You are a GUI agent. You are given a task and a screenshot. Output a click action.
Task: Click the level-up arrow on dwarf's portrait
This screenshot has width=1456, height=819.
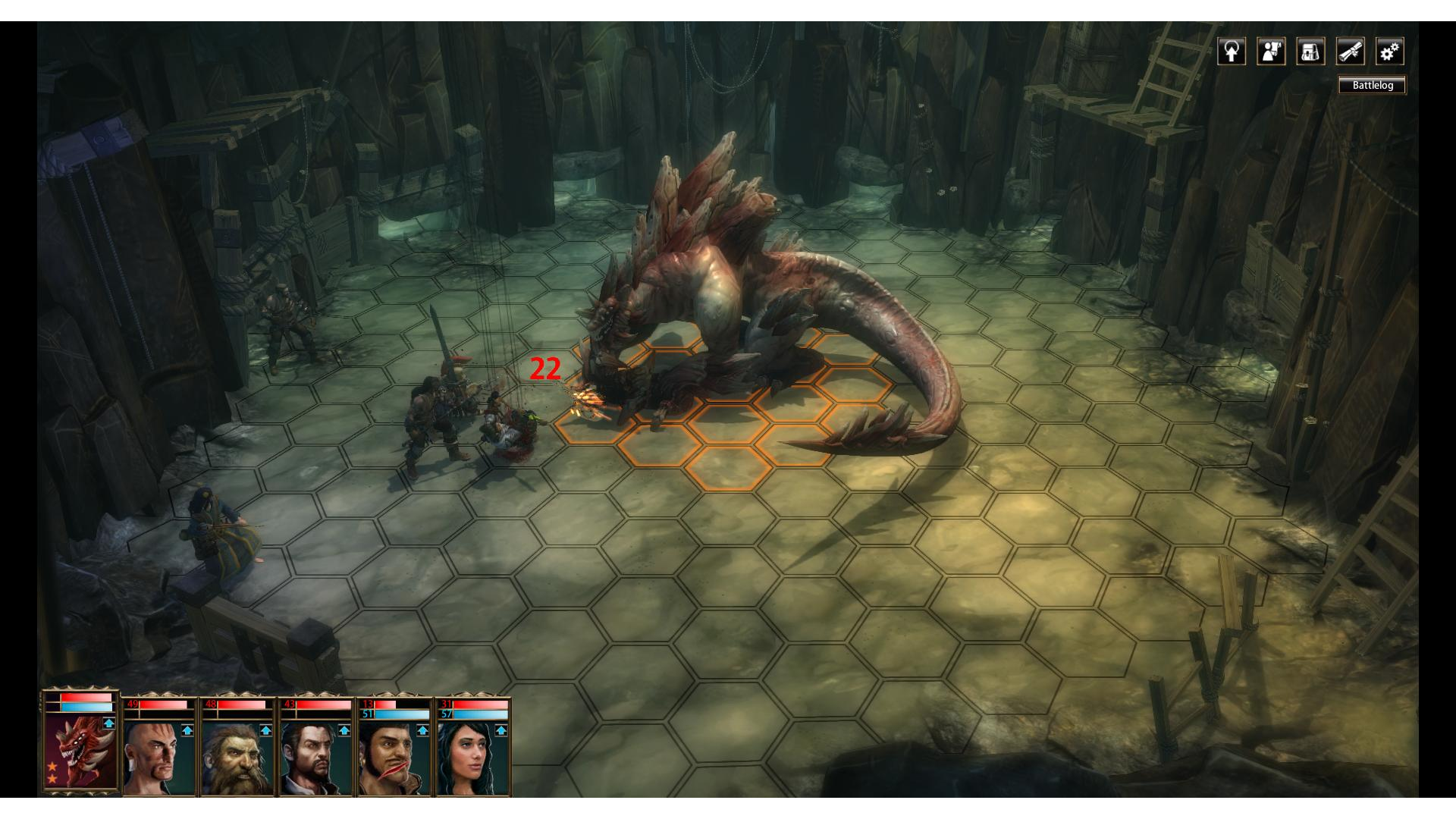[x=265, y=730]
